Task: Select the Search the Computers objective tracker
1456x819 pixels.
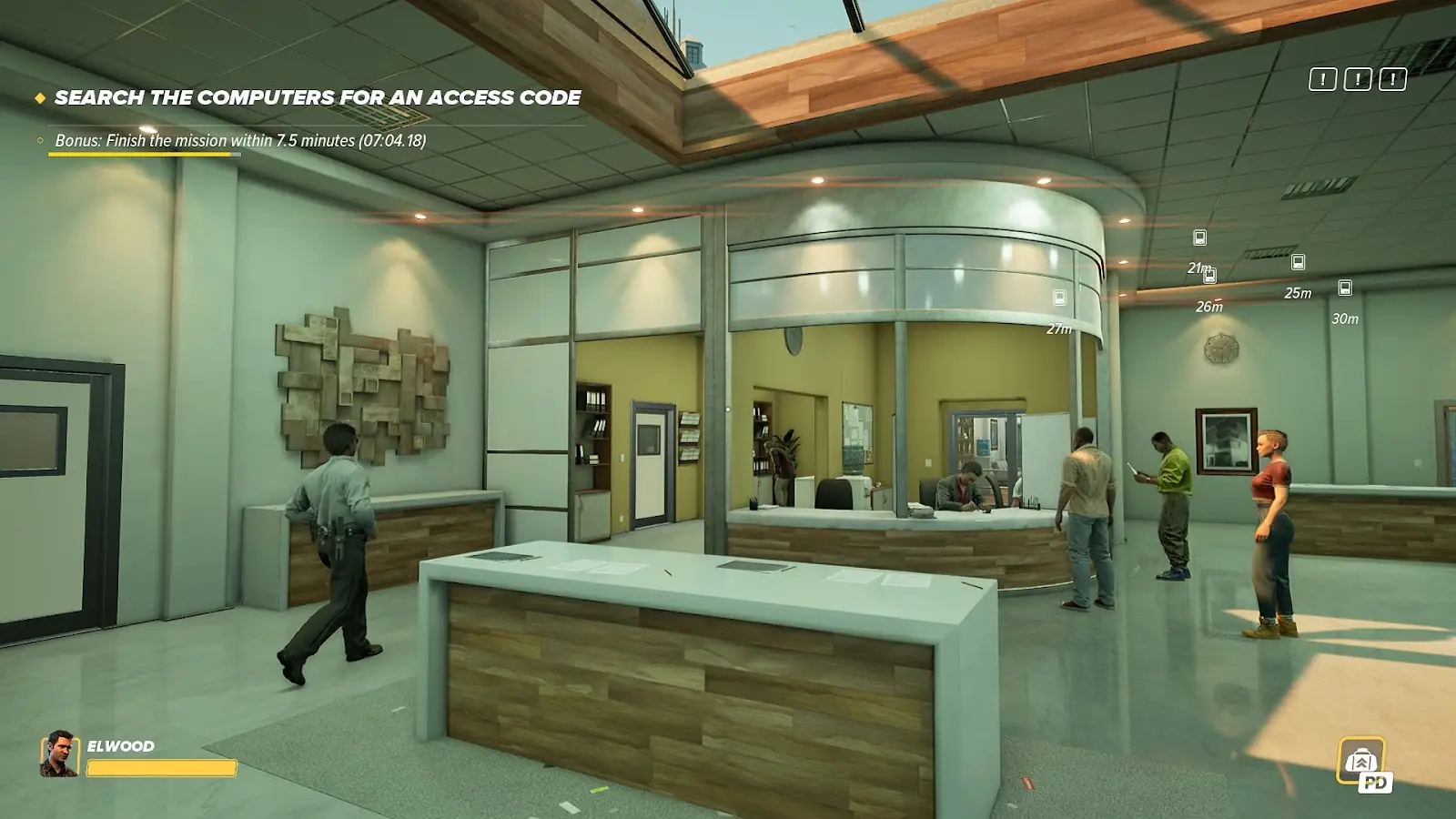Action: pos(317,97)
